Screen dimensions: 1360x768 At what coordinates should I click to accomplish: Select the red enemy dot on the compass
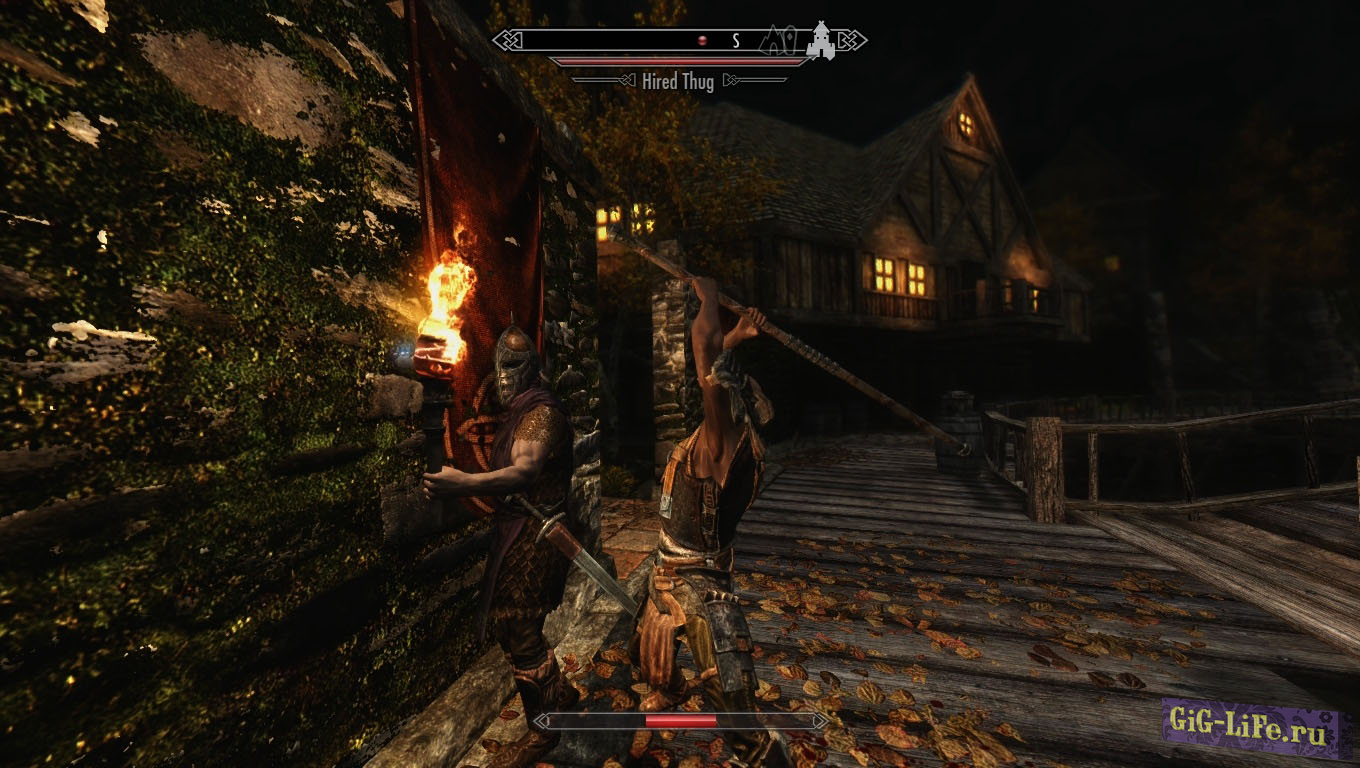(x=702, y=41)
